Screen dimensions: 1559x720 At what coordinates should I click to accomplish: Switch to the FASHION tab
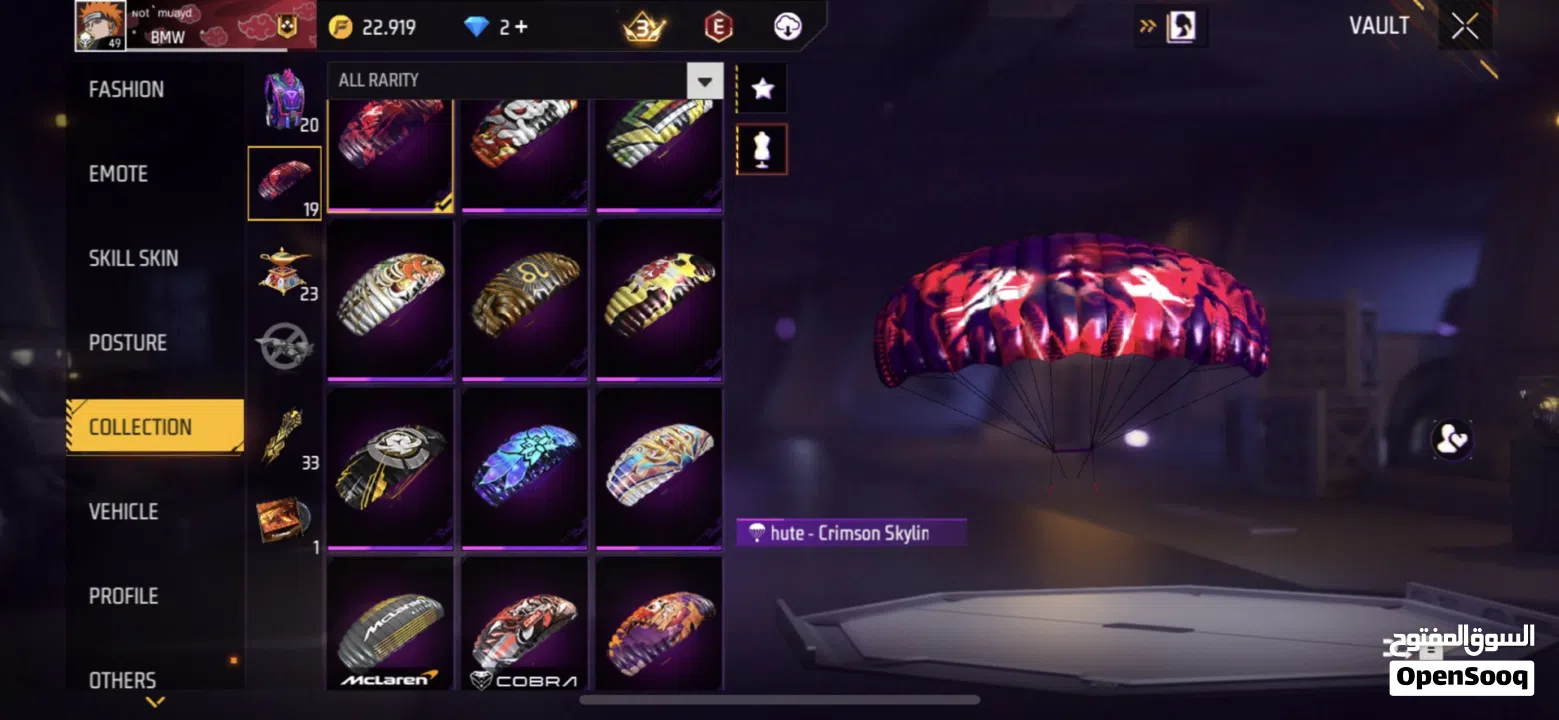point(126,89)
